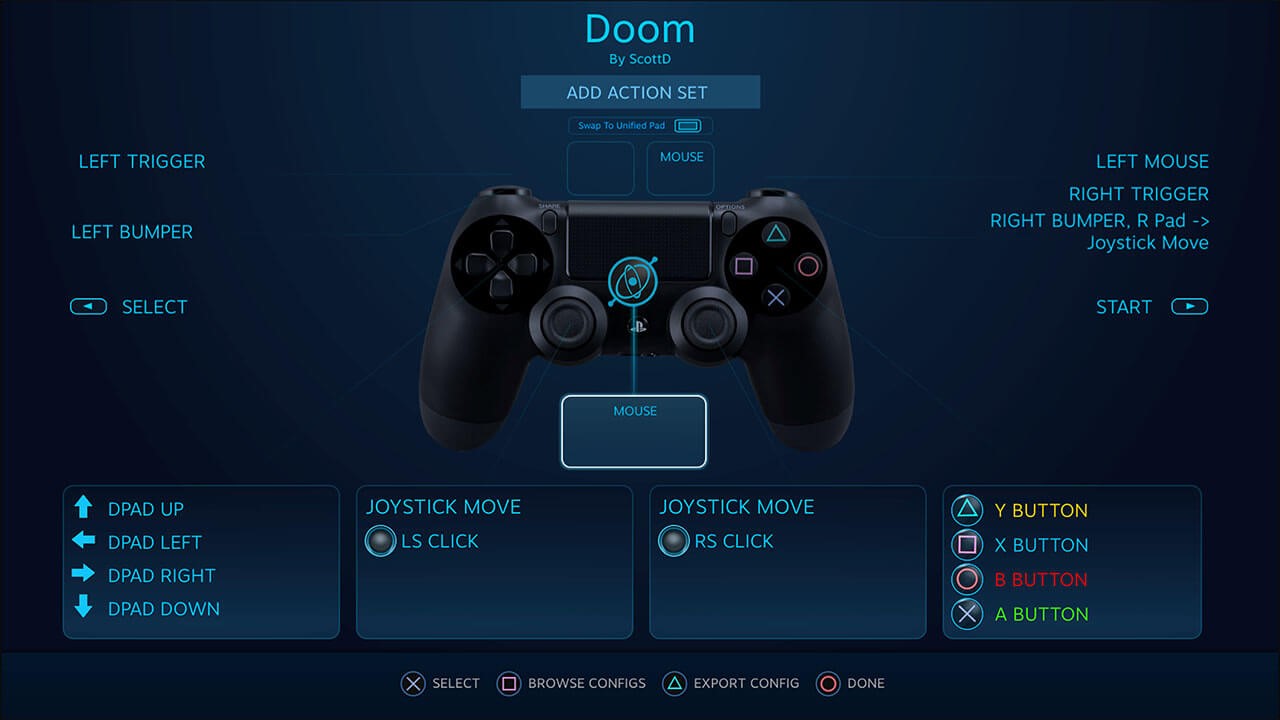Select the RS CLICK stick icon
Viewport: 1280px width, 720px height.
[673, 541]
